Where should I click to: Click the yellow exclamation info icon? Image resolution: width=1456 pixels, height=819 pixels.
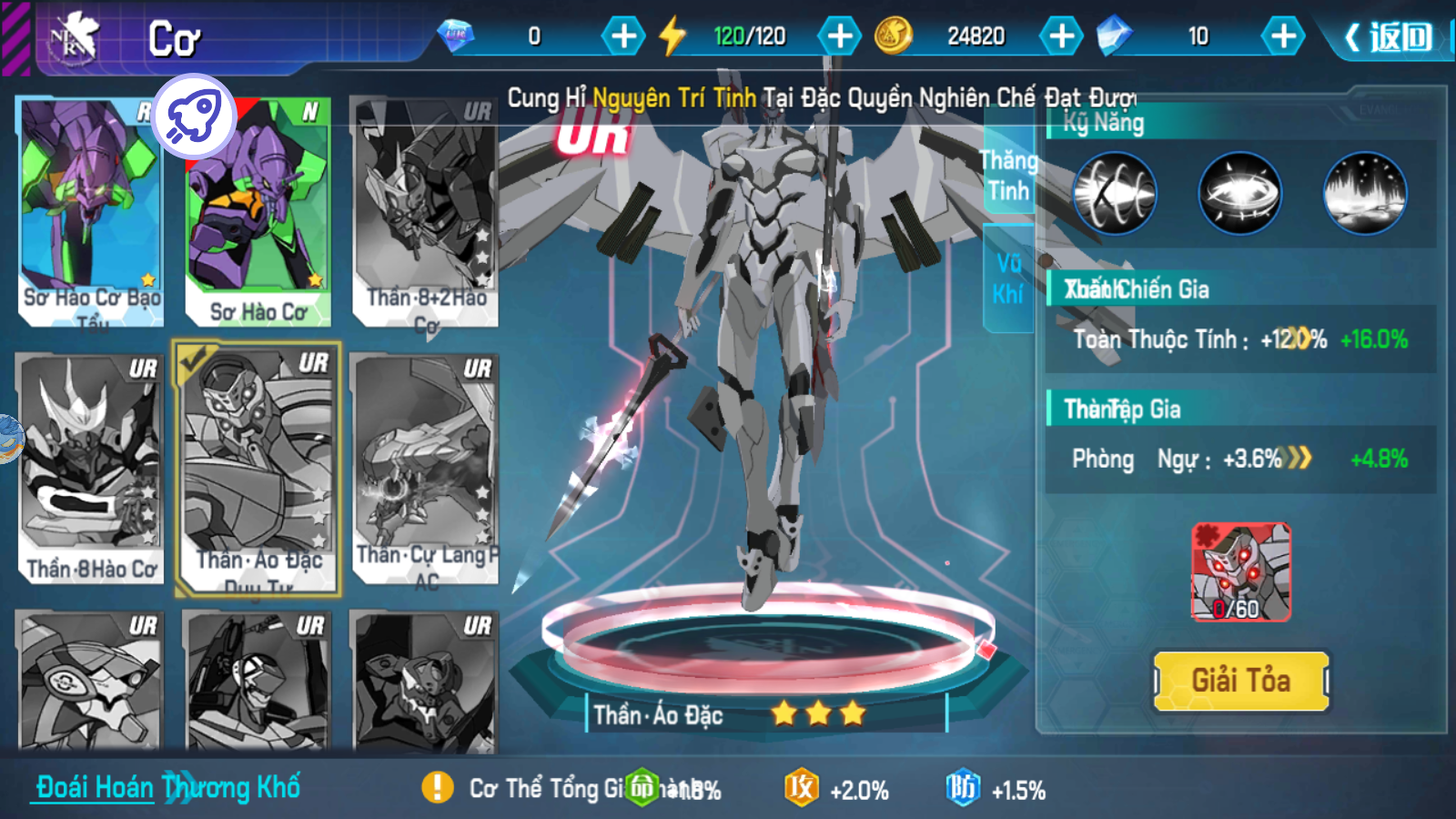pos(438,787)
